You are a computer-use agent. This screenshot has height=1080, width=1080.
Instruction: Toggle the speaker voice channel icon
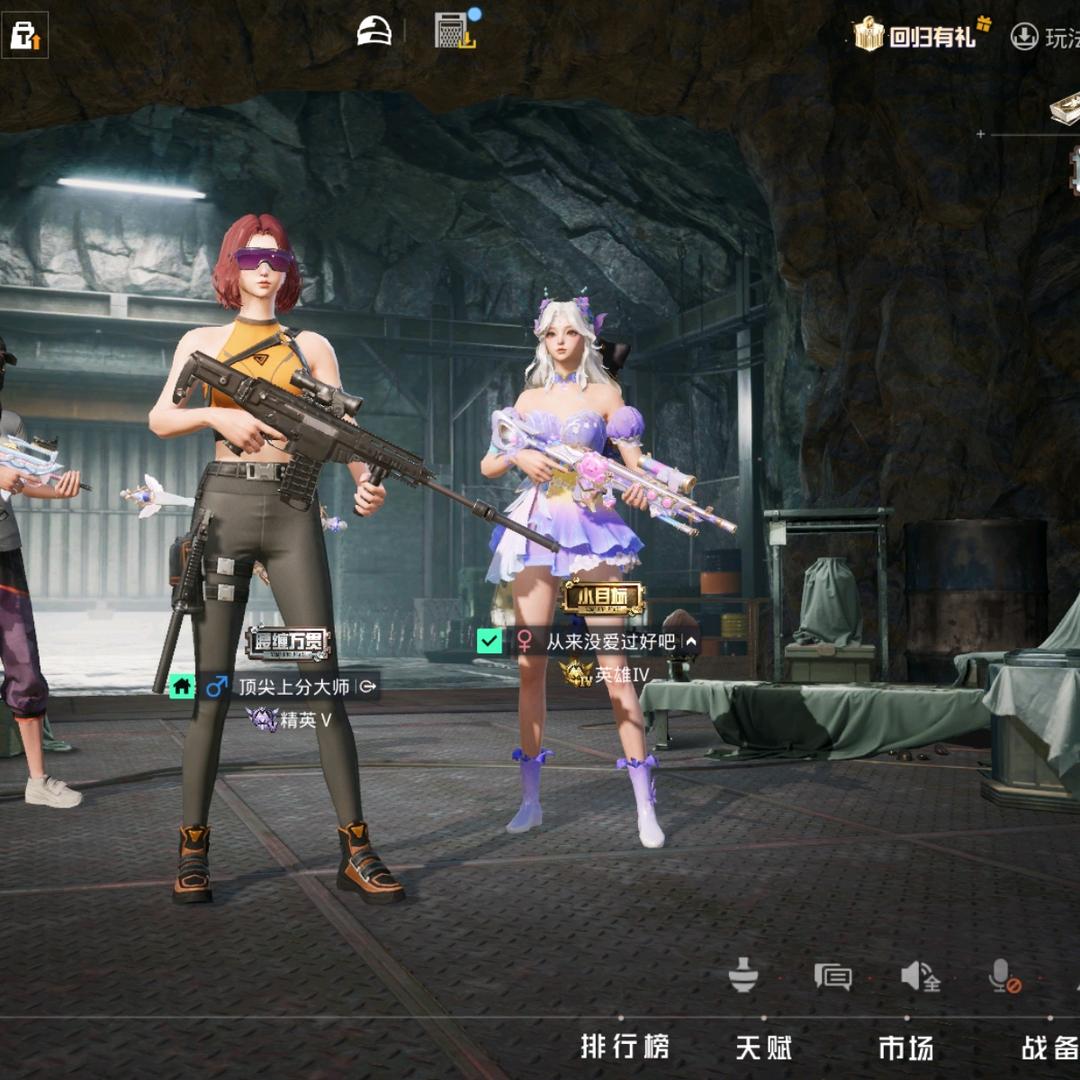point(920,976)
